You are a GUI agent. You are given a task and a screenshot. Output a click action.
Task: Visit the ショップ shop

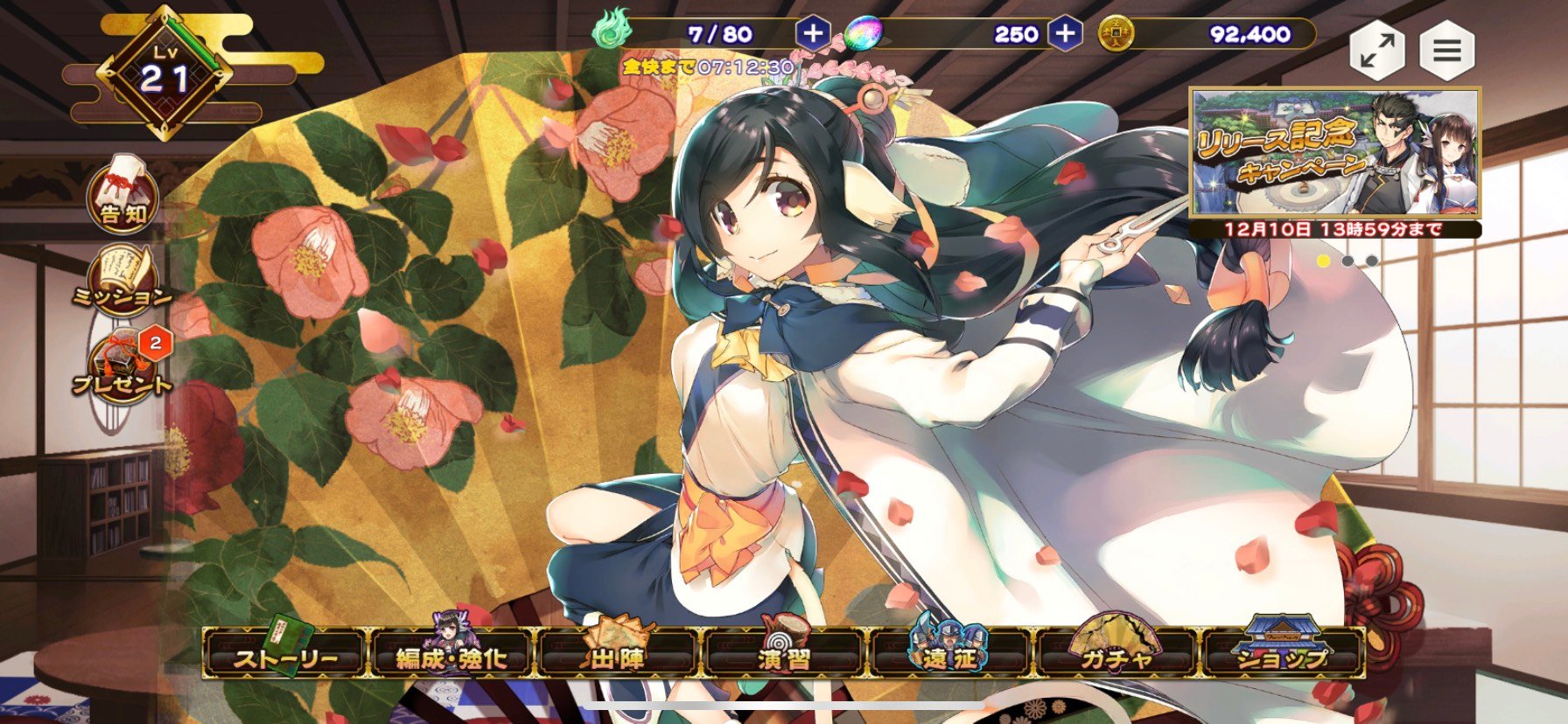(x=1284, y=656)
